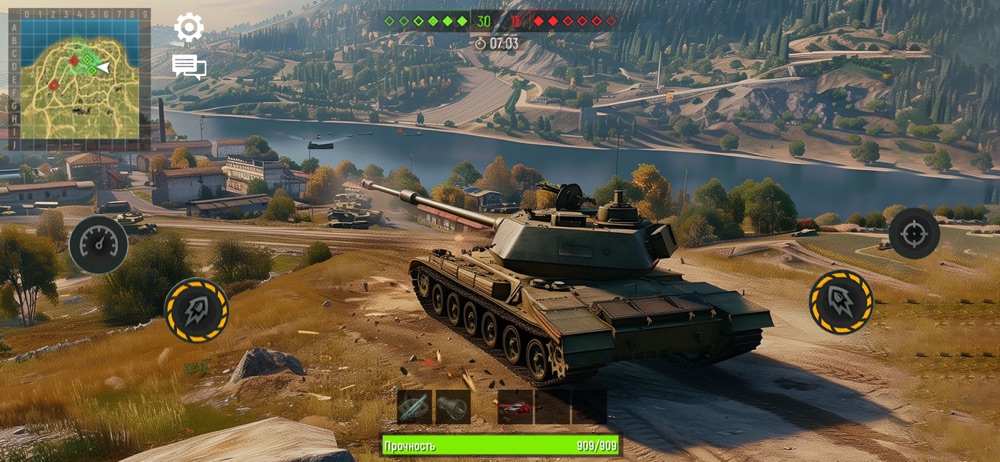Fire using the right shell button
The height and width of the screenshot is (462, 1000).
tap(840, 301)
